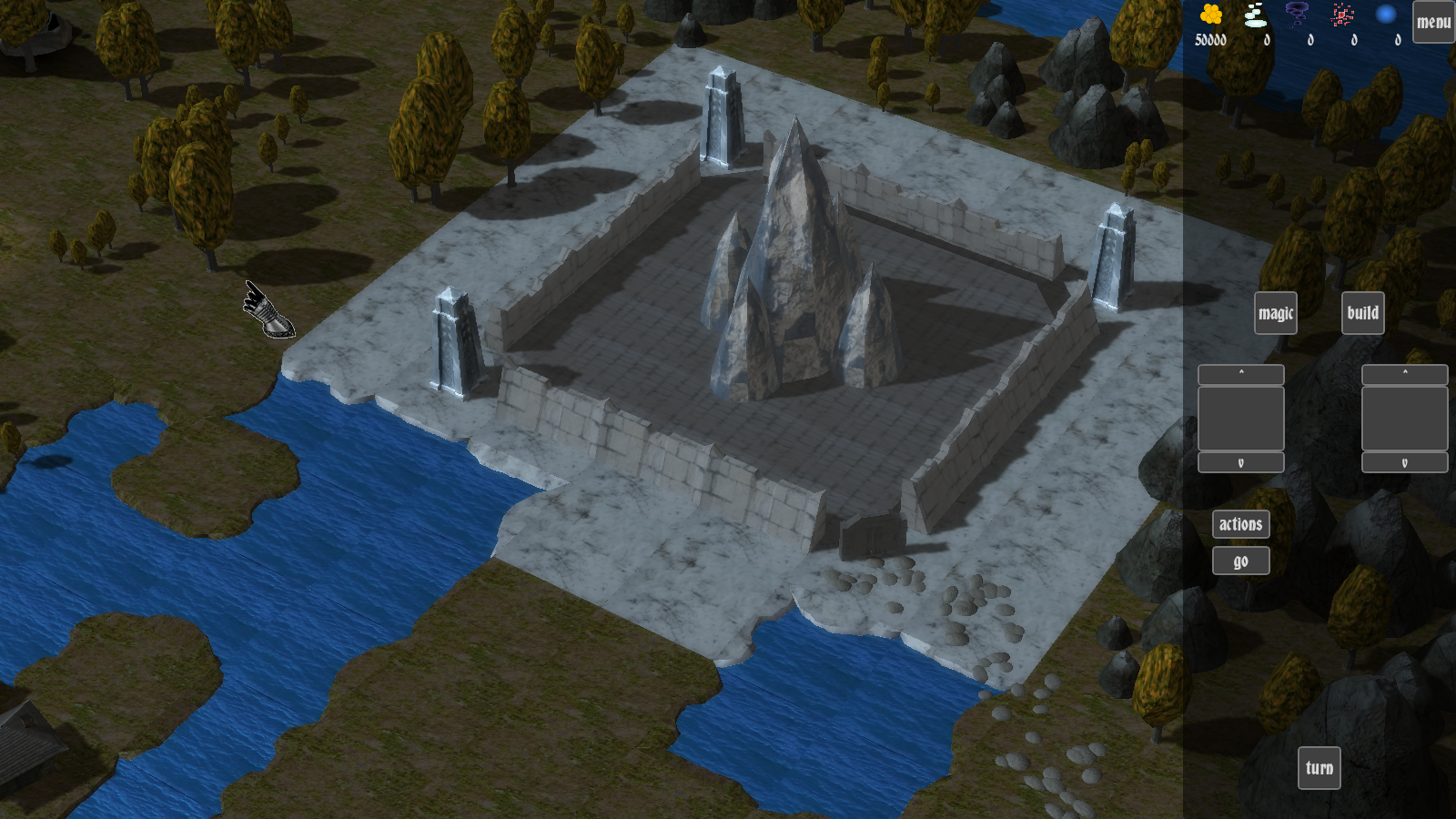Click the down arrow of the list under build

(1404, 462)
